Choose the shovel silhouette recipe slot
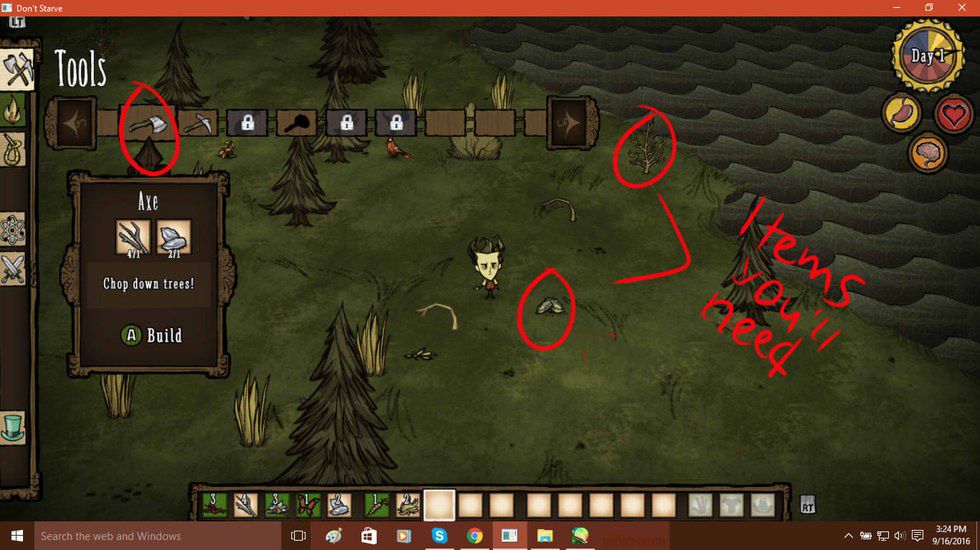The width and height of the screenshot is (980, 550). pos(297,123)
